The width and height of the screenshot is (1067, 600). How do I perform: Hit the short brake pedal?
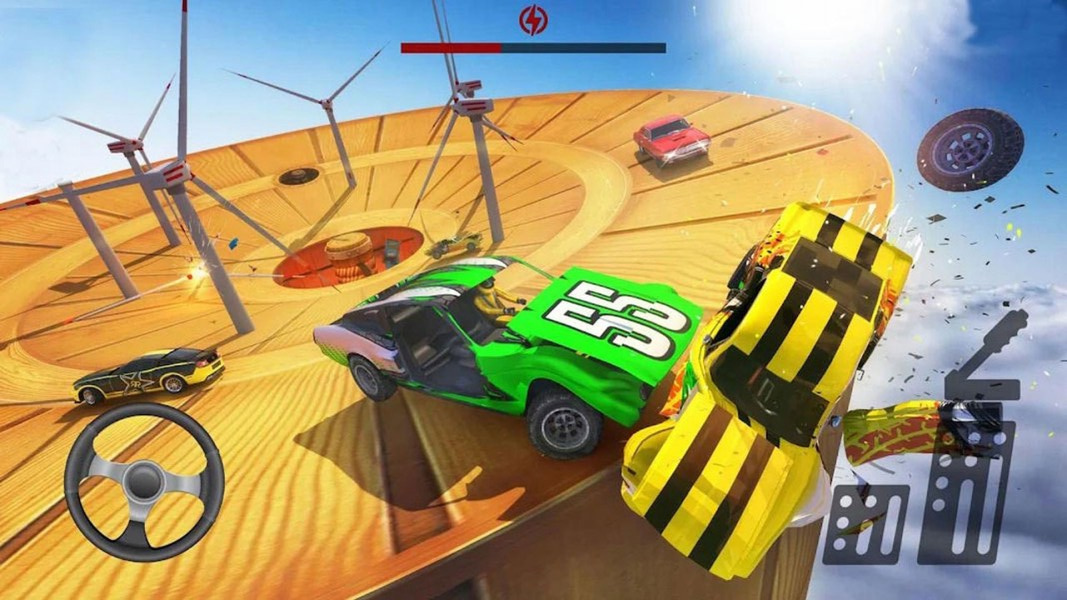(866, 524)
